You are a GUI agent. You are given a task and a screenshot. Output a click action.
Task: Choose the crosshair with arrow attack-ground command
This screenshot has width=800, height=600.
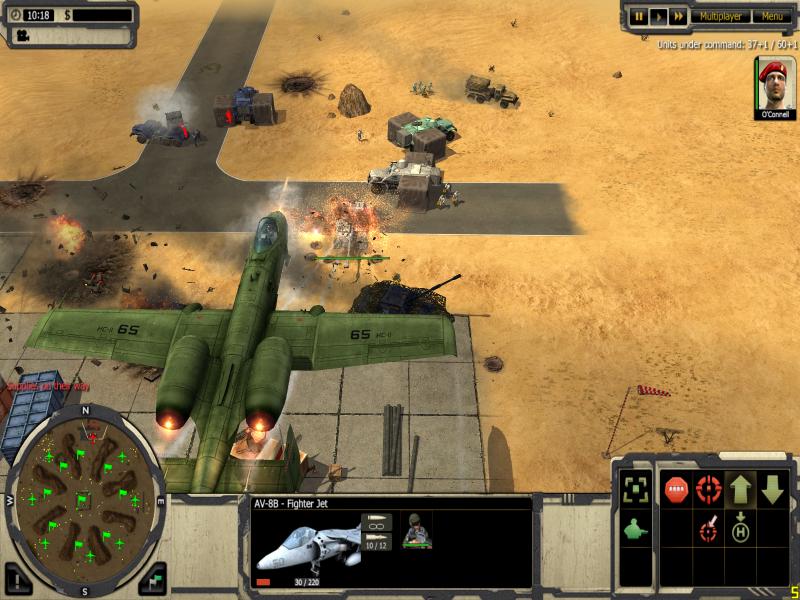pos(708,528)
